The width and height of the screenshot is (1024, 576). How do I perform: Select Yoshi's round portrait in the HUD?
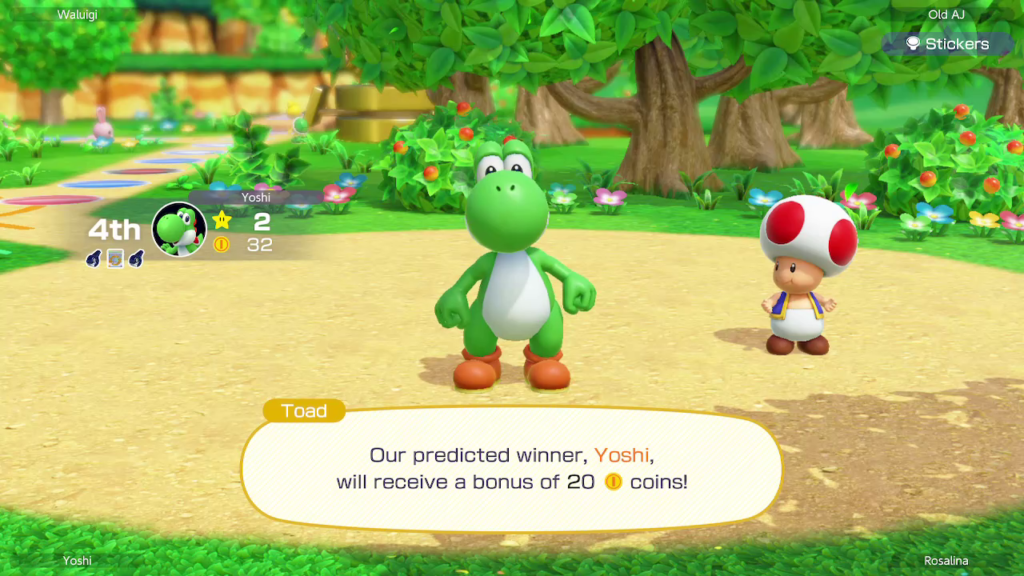click(x=178, y=229)
